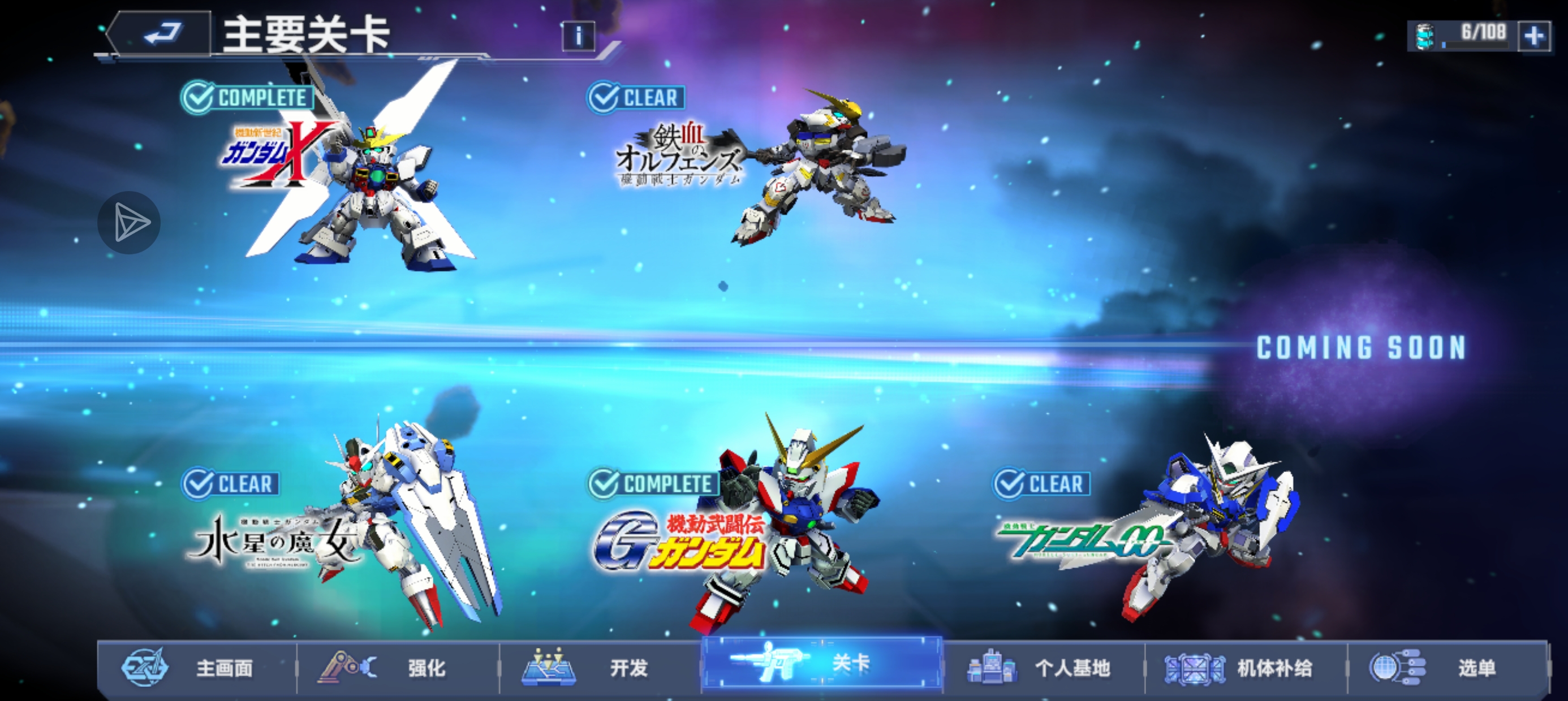This screenshot has height=701, width=1568.
Task: Open the info button beside 主要关卡
Action: pos(578,37)
